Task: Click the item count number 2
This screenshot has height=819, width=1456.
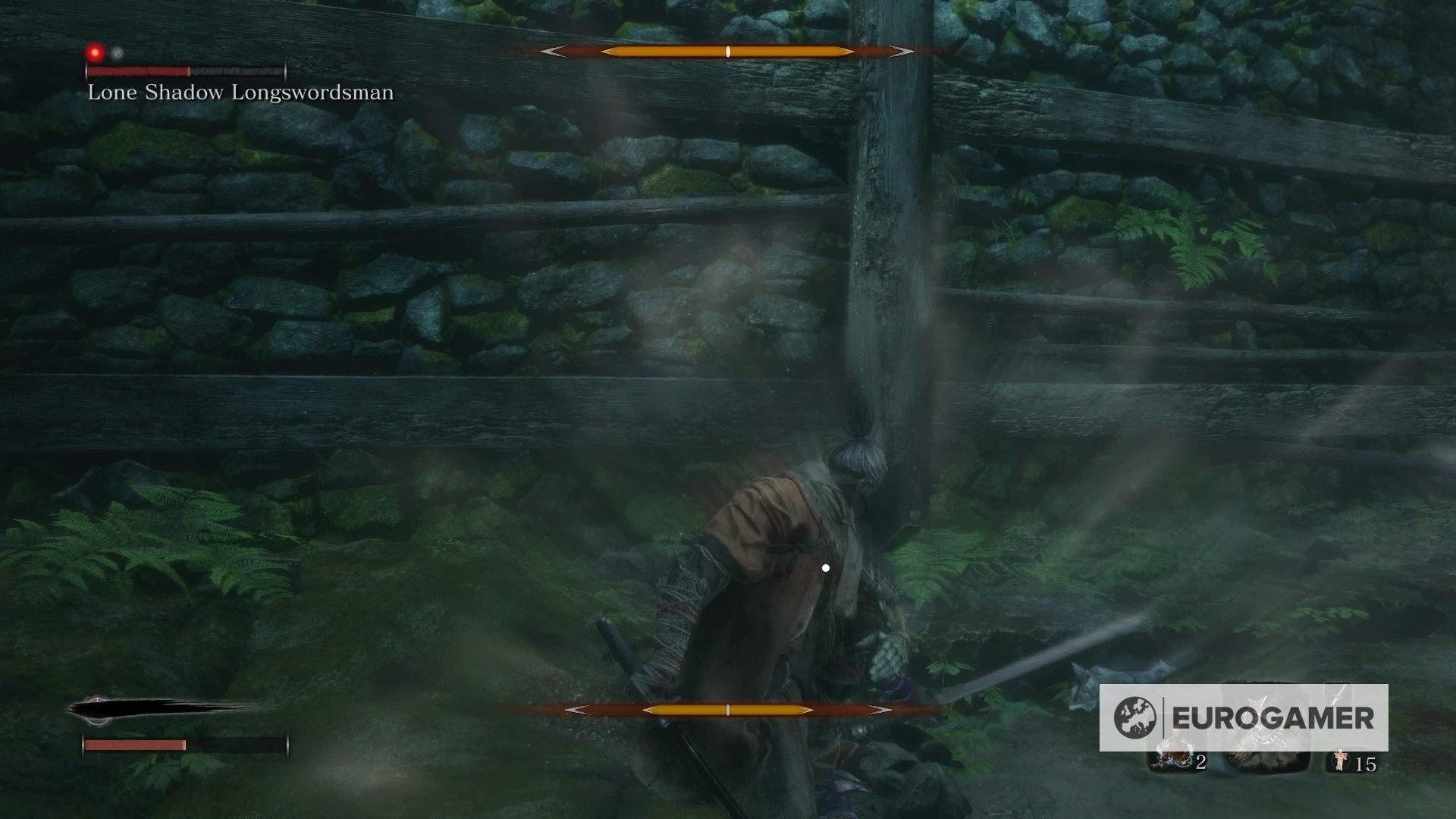Action: pyautogui.click(x=1201, y=762)
